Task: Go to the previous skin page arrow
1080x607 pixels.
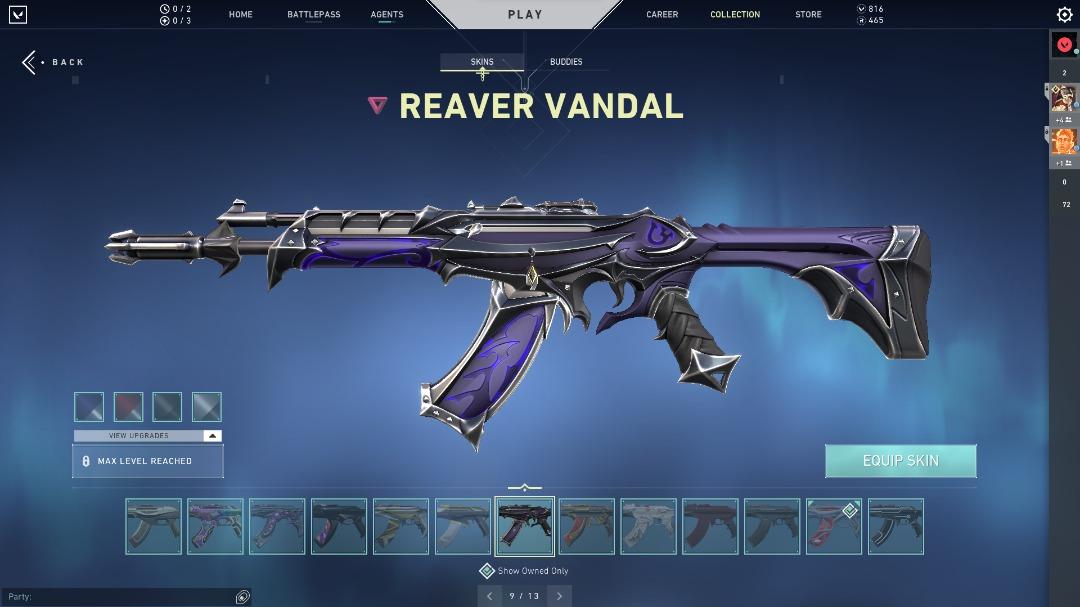Action: (x=489, y=596)
